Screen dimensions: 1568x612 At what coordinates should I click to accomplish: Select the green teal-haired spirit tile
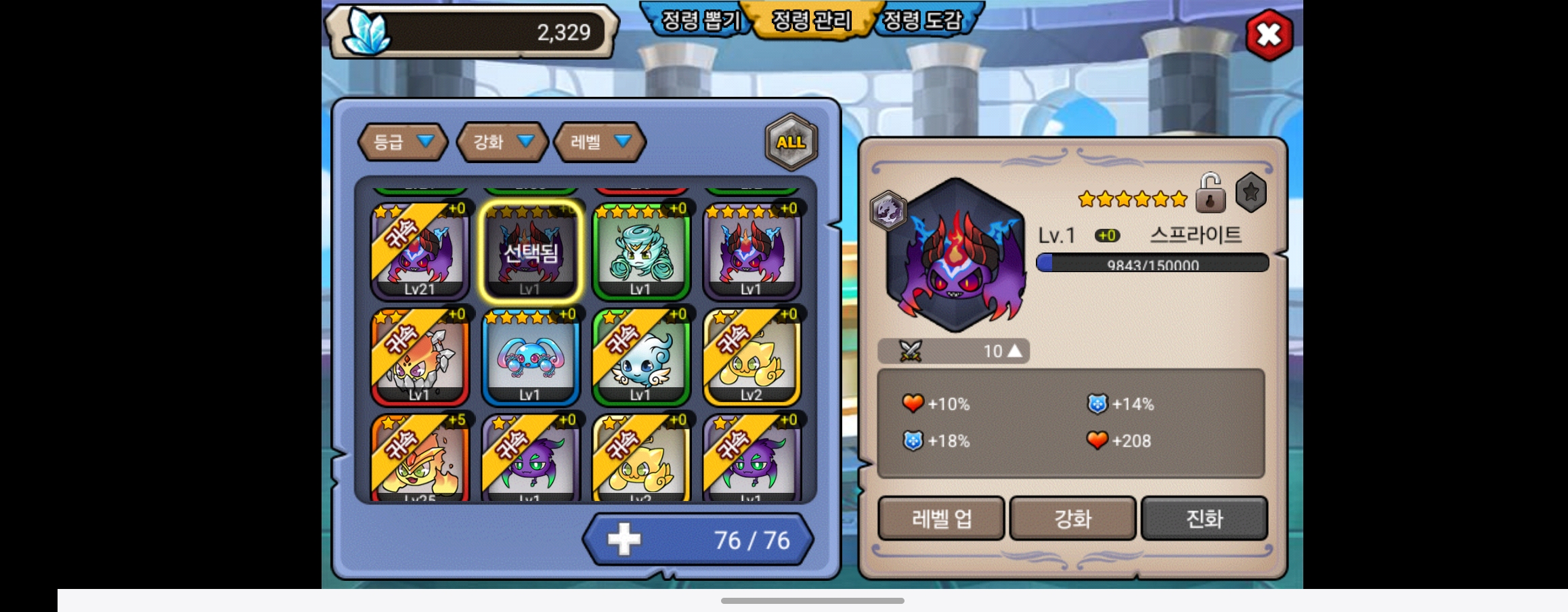pyautogui.click(x=640, y=251)
